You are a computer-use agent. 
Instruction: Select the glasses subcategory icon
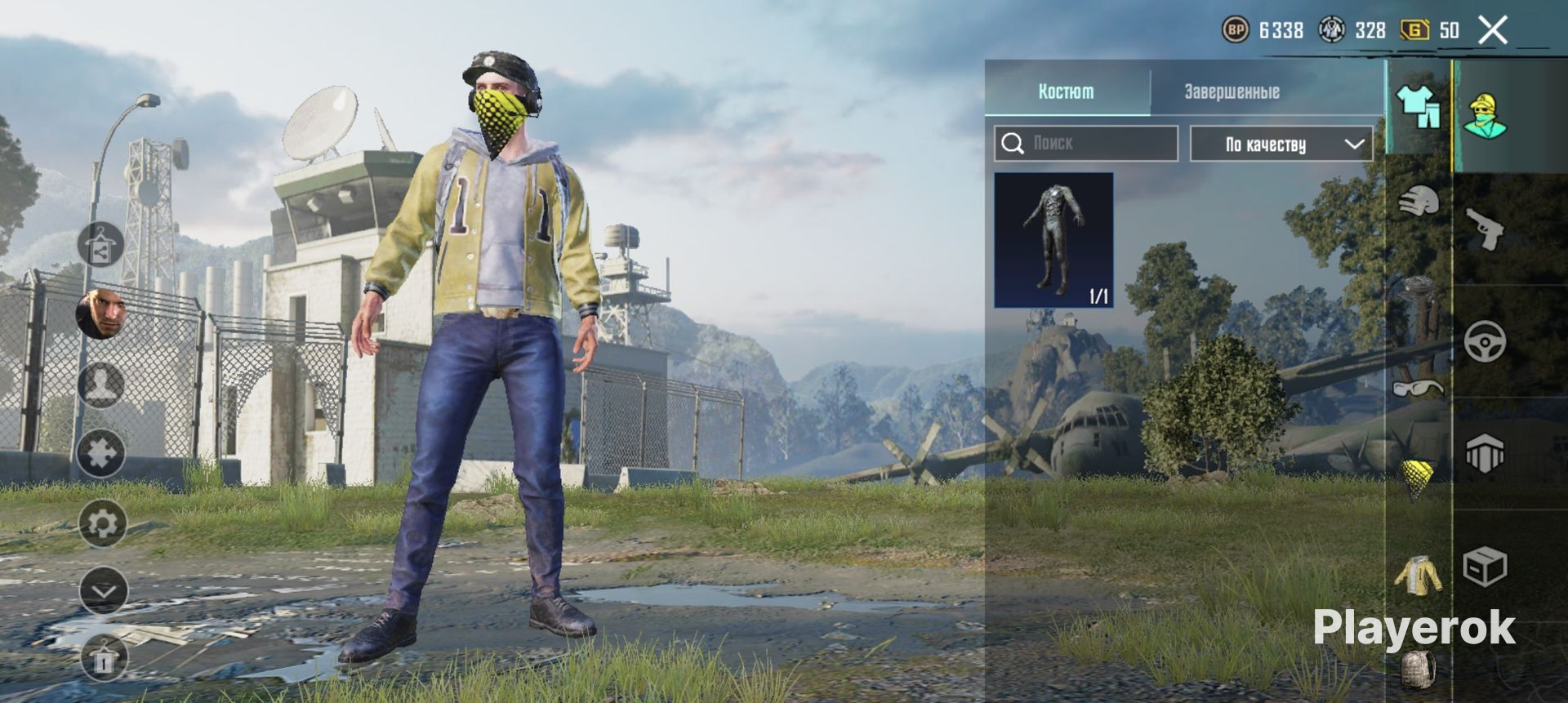pos(1418,387)
